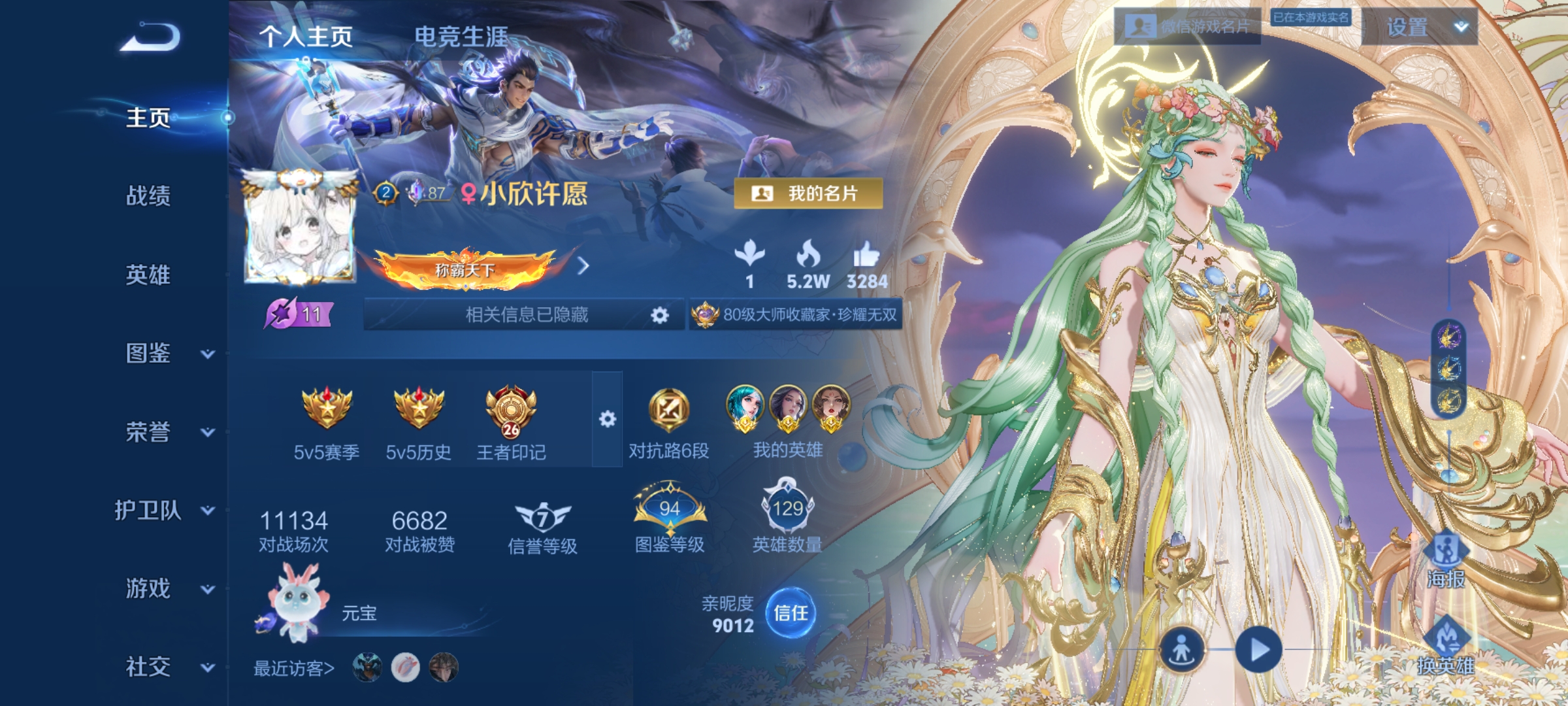Click the play button under the hero
The image size is (1568, 706).
(1258, 650)
